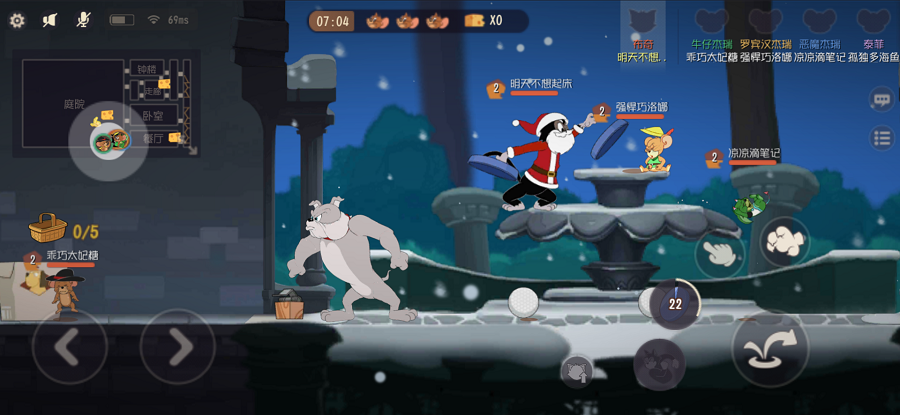The height and width of the screenshot is (415, 900).
Task: Select the mouse portrait 牛仔杰瑞
Action: (x=712, y=22)
